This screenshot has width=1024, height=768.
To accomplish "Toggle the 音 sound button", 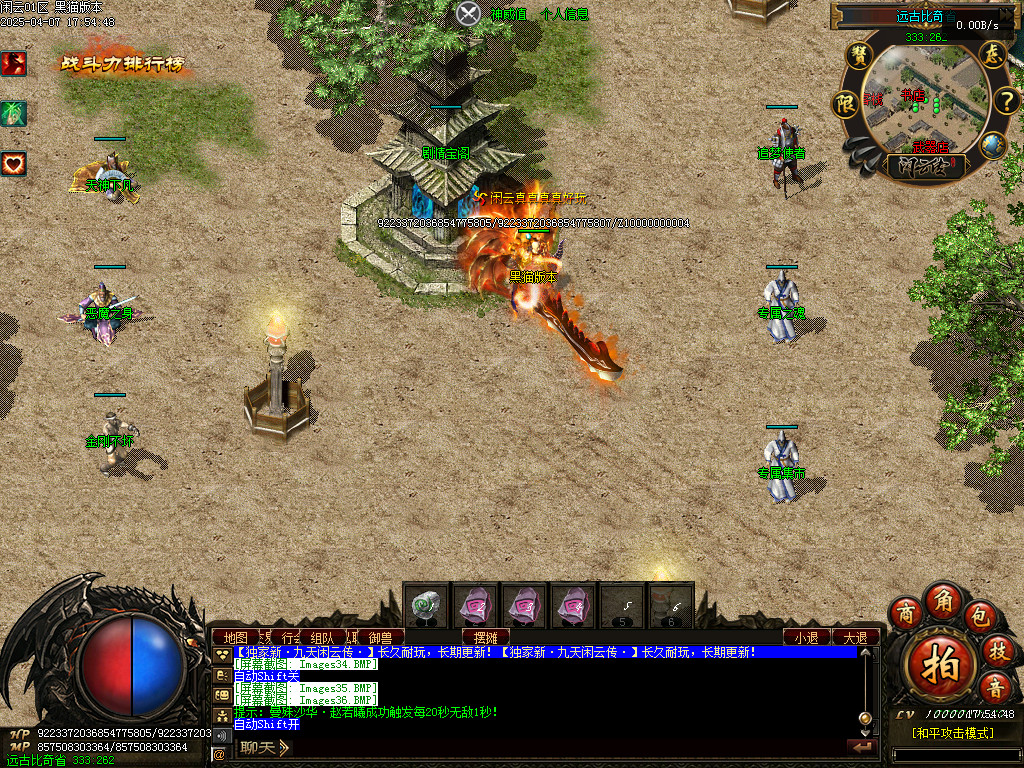I will coord(995,687).
